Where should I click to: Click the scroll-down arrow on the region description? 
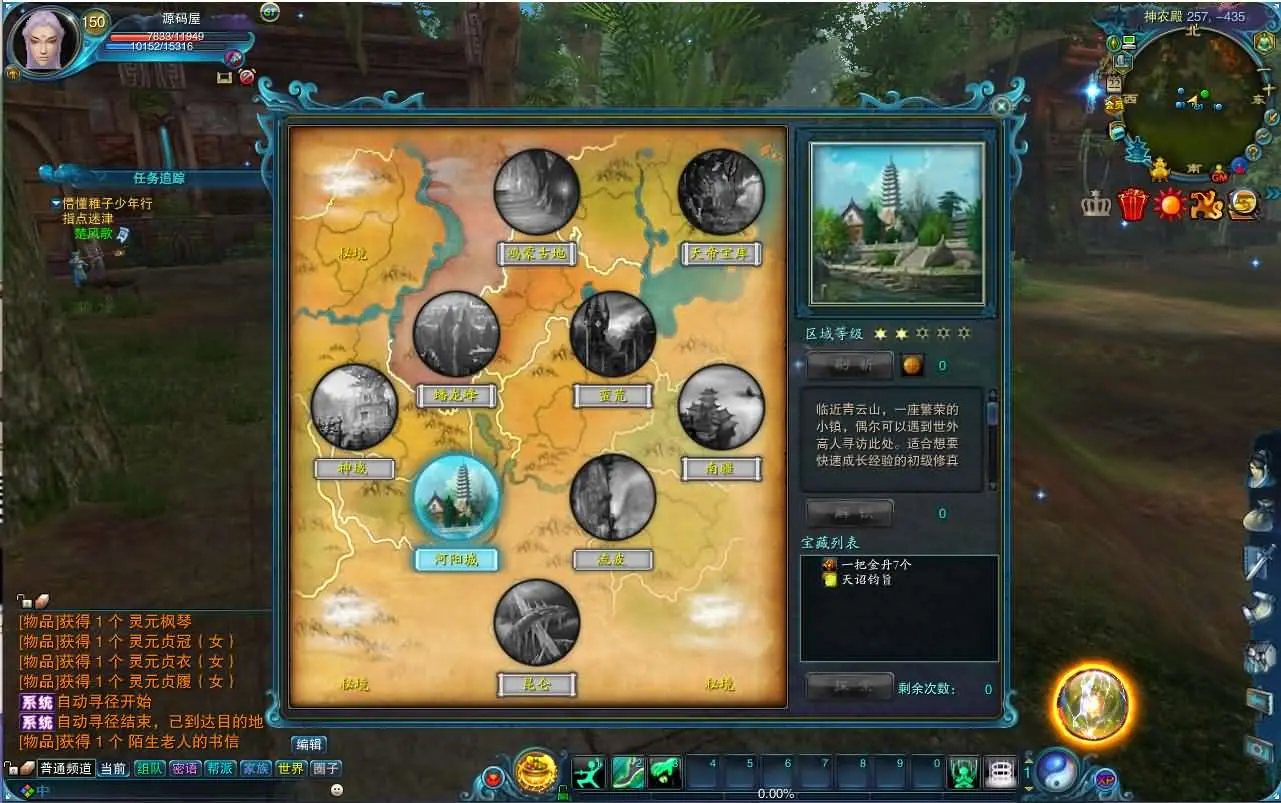pos(993,486)
